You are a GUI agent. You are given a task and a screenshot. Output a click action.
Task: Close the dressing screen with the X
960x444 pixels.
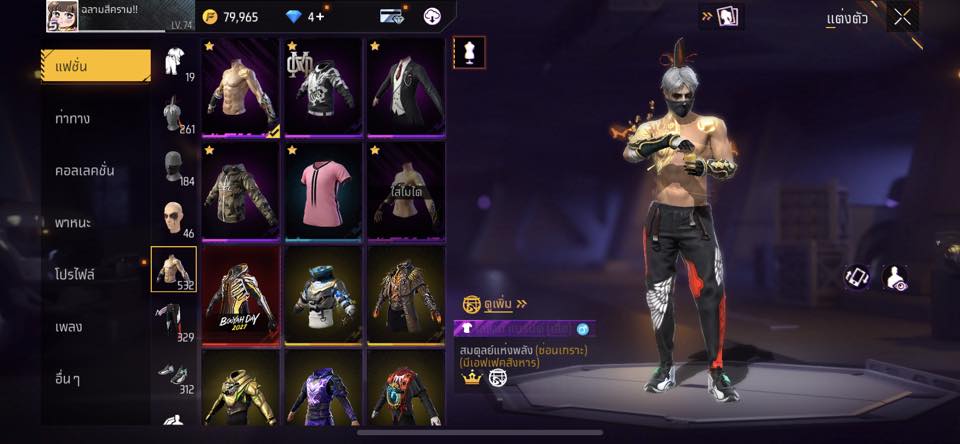[902, 17]
